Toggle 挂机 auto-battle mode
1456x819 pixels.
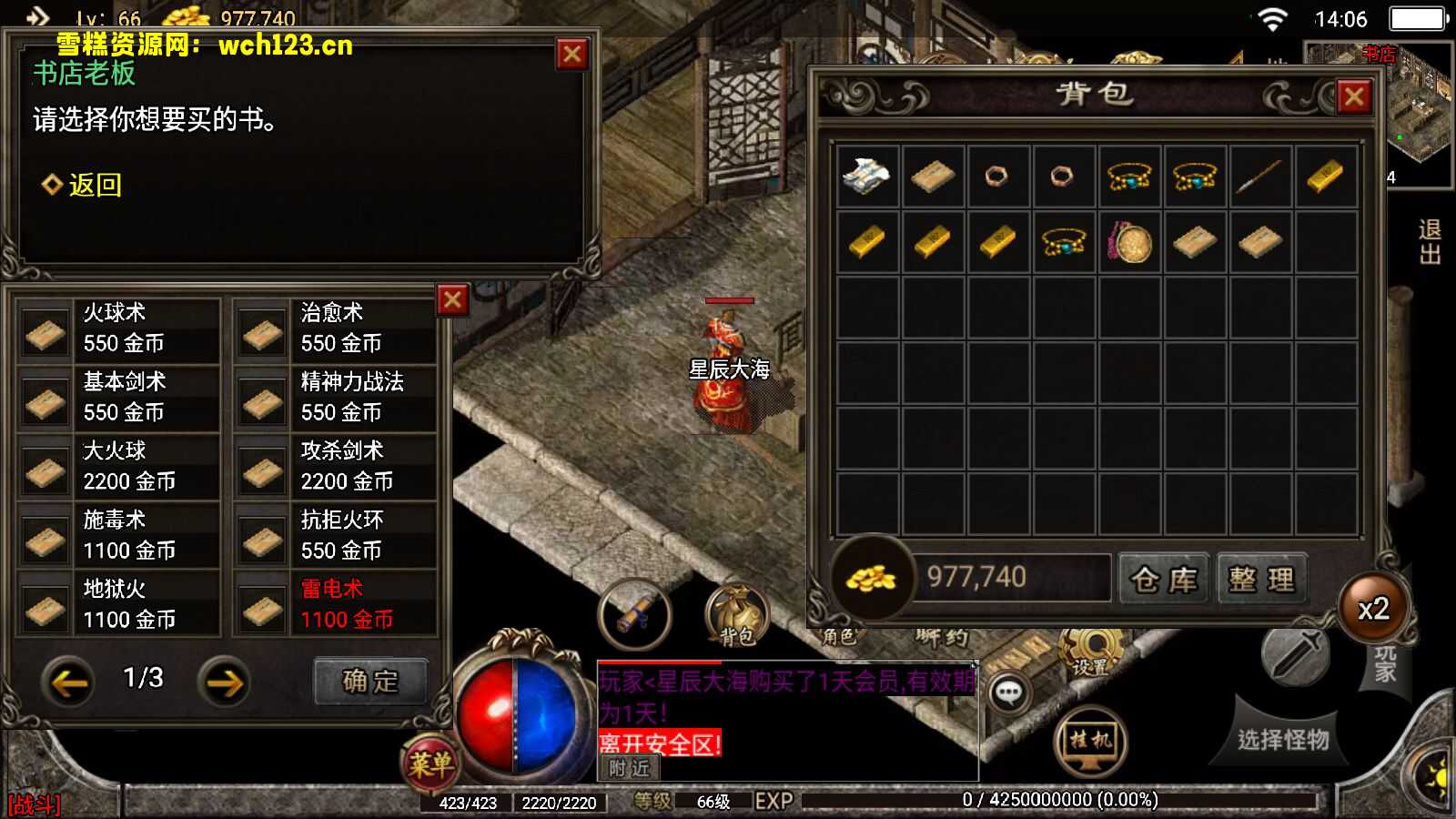pos(1090,741)
